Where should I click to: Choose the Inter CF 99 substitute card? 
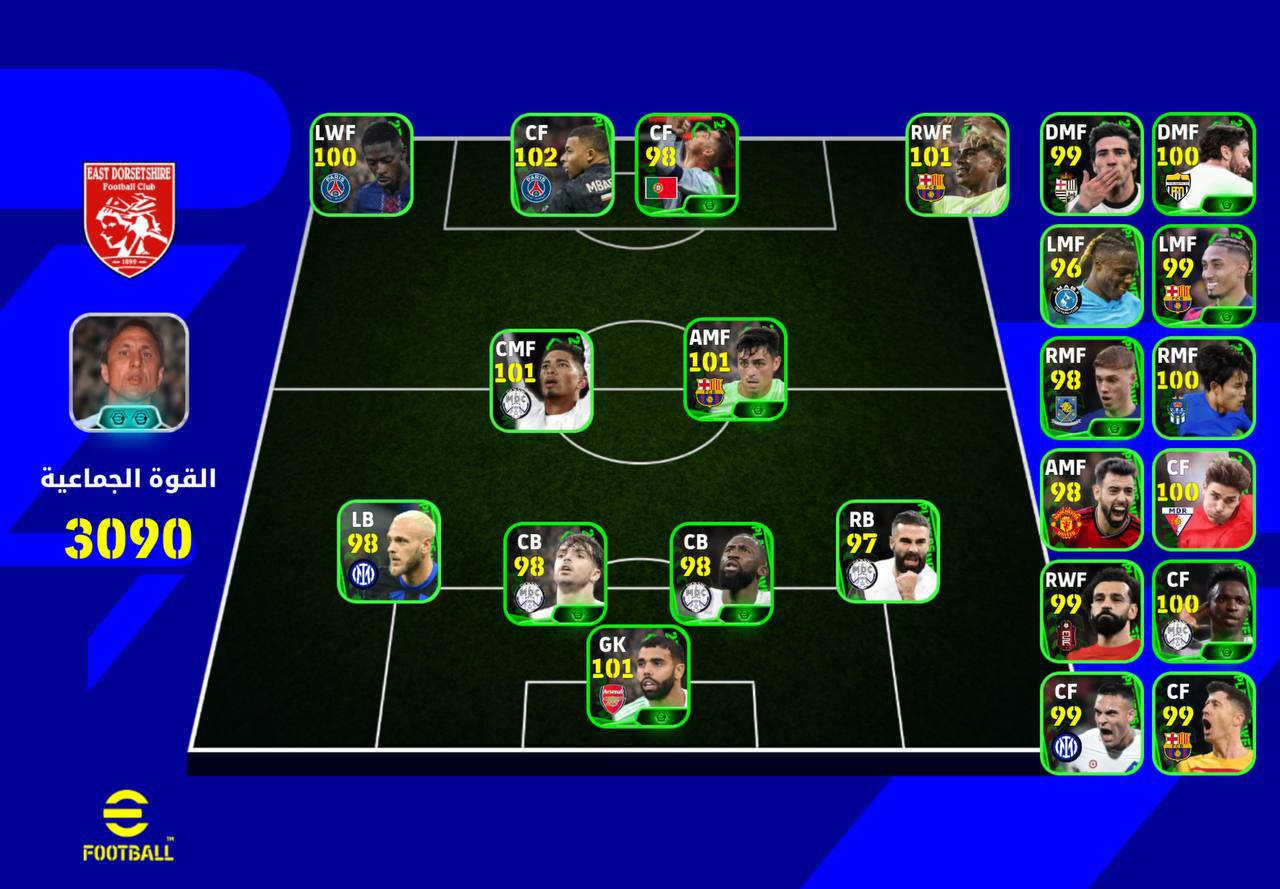tap(1091, 723)
